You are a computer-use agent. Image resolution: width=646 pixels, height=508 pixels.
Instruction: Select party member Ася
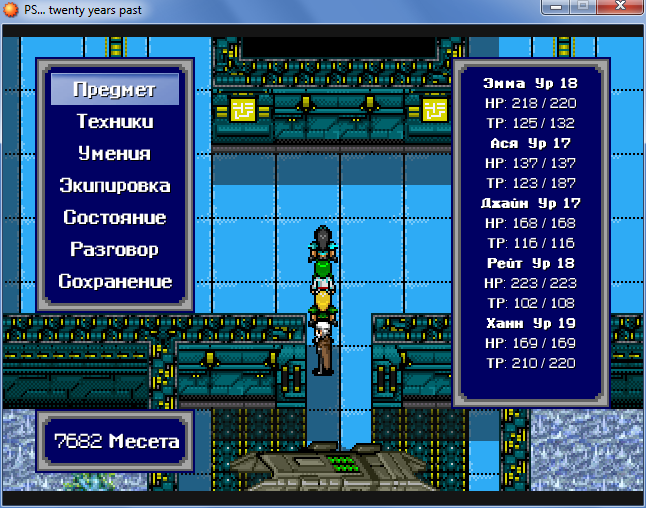529,143
